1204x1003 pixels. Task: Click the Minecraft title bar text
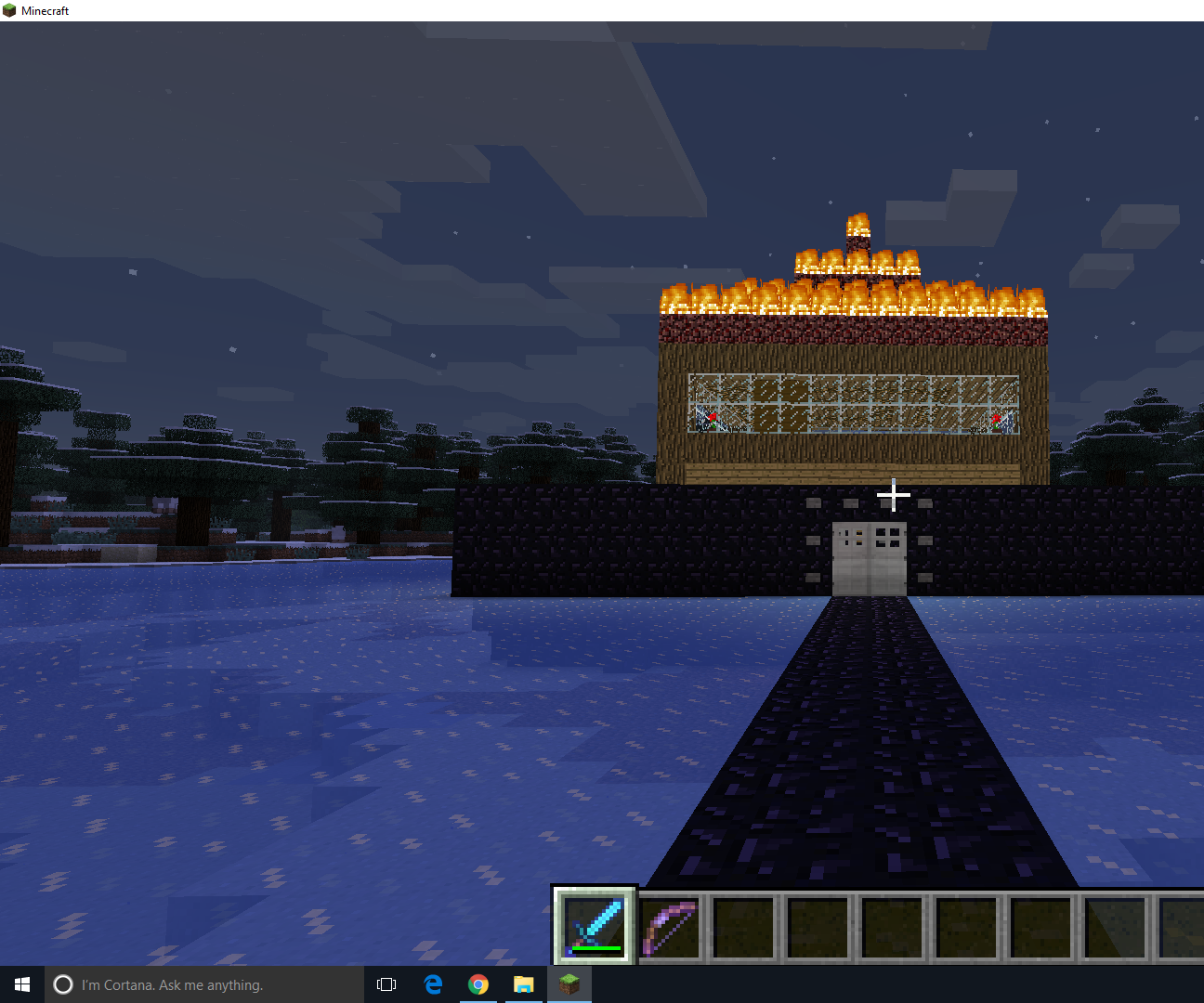pos(44,9)
